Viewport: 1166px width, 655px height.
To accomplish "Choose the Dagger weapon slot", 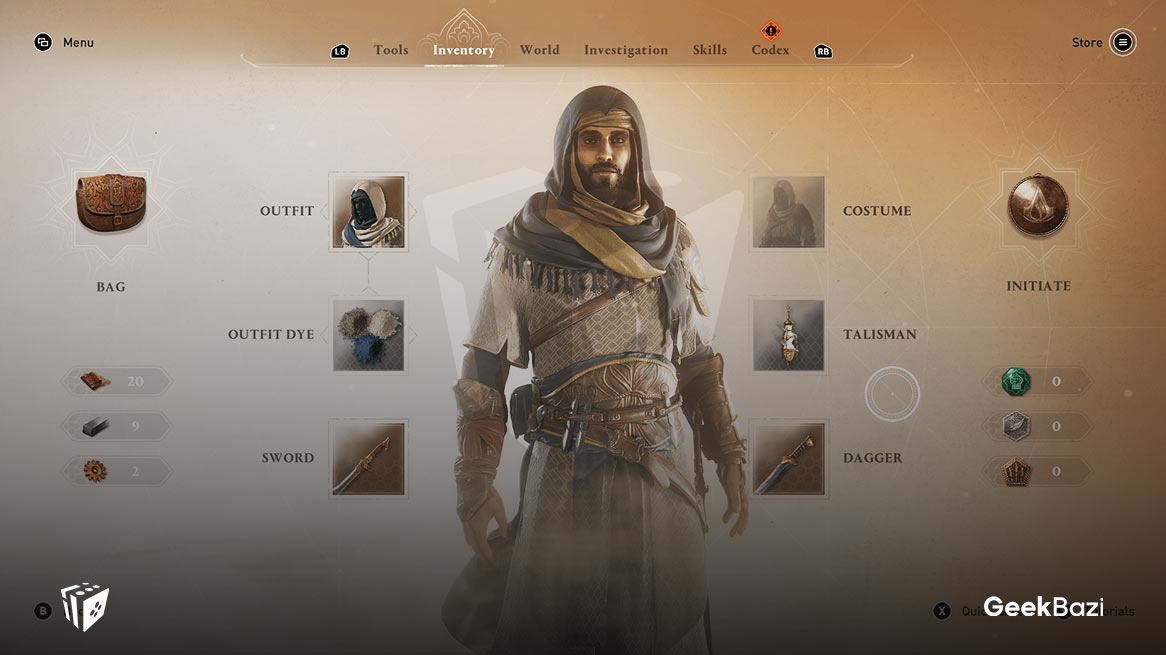I will (x=789, y=458).
